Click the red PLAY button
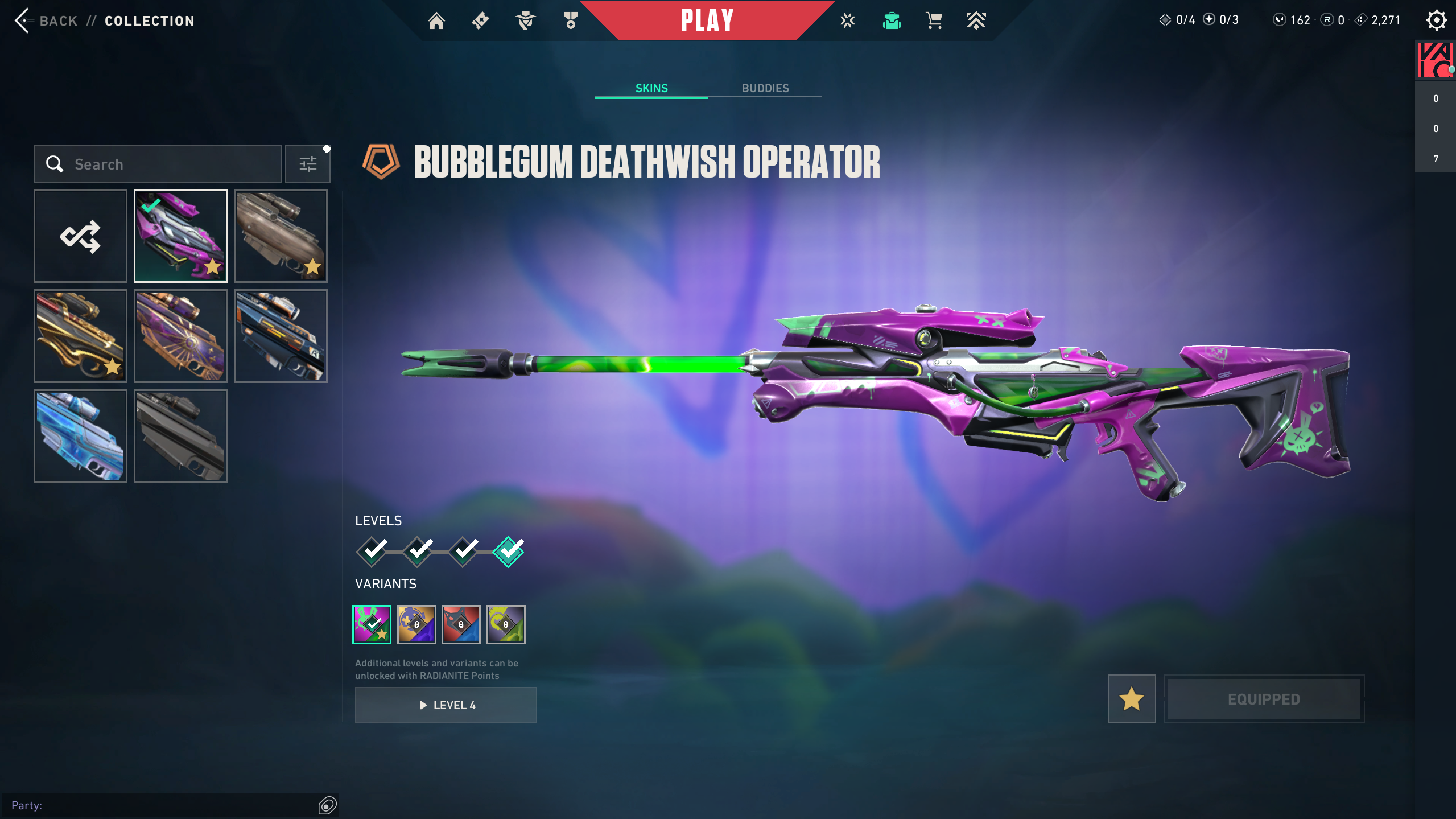Screen dimensions: 1456x819 tap(707, 21)
